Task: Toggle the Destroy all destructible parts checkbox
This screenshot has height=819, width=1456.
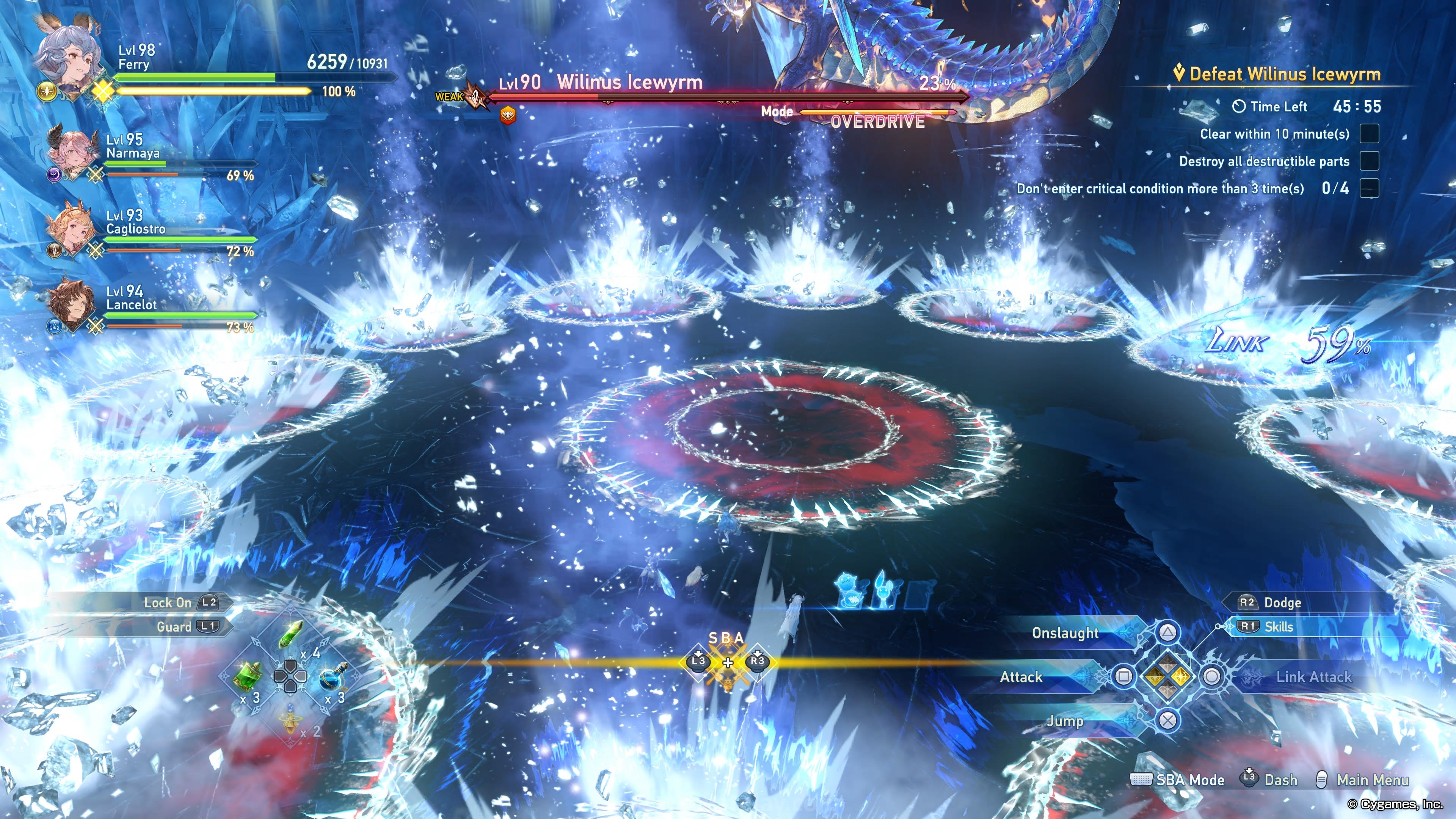Action: tap(1369, 161)
